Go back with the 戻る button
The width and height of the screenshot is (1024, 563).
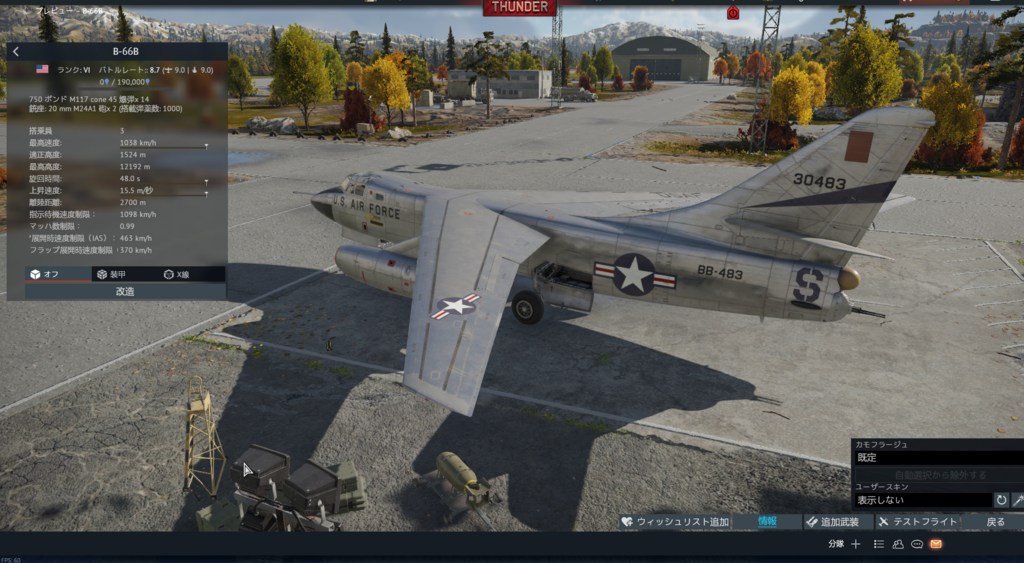(x=996, y=522)
